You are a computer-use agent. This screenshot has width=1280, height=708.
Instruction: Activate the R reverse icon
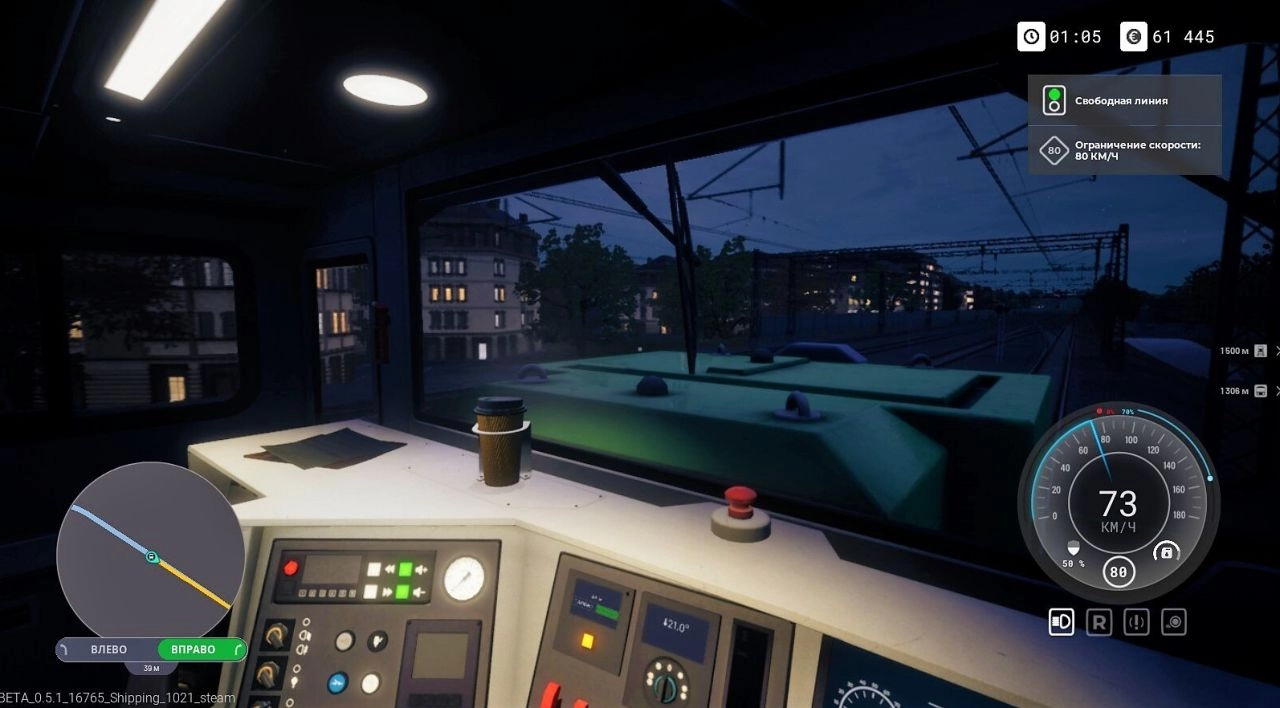(1099, 622)
